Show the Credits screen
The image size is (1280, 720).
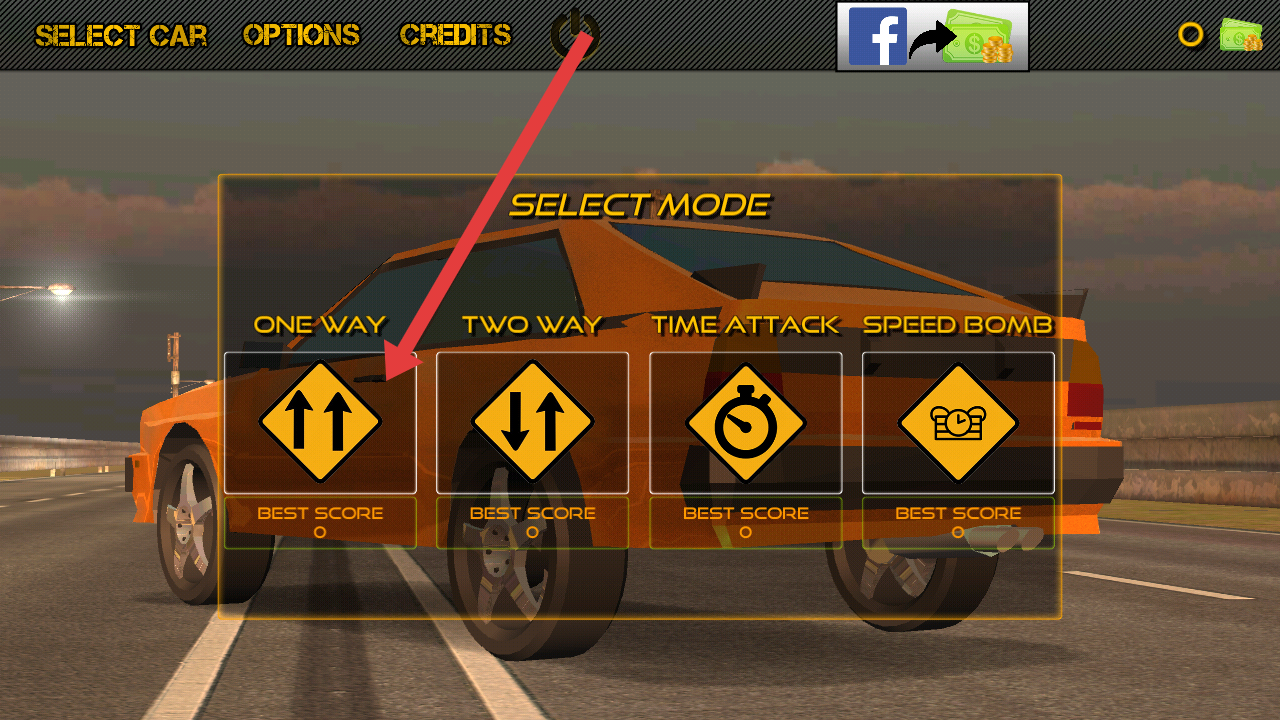tap(455, 36)
